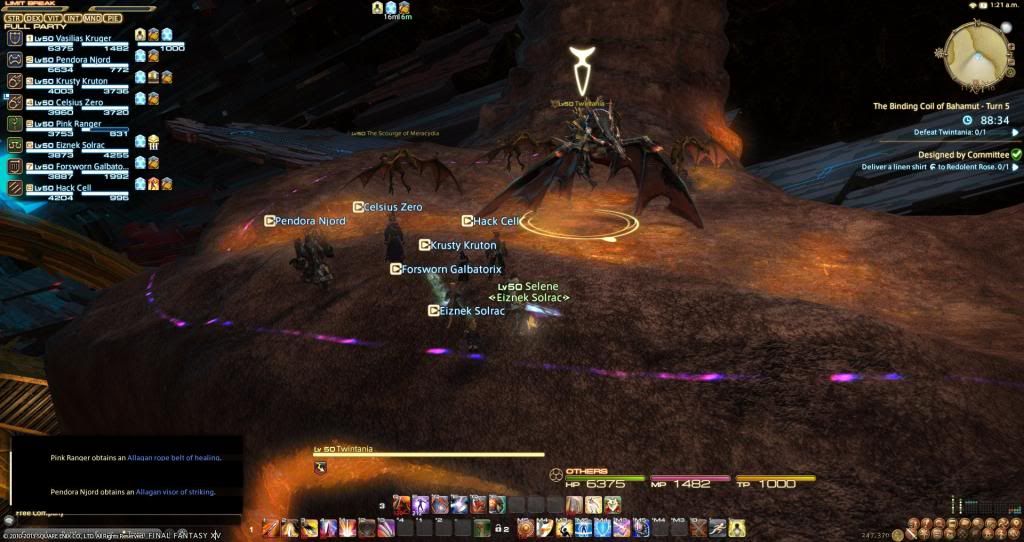Target Hack Cell in the party list
Screen dimensions: 1024x542
pyautogui.click(x=66, y=187)
